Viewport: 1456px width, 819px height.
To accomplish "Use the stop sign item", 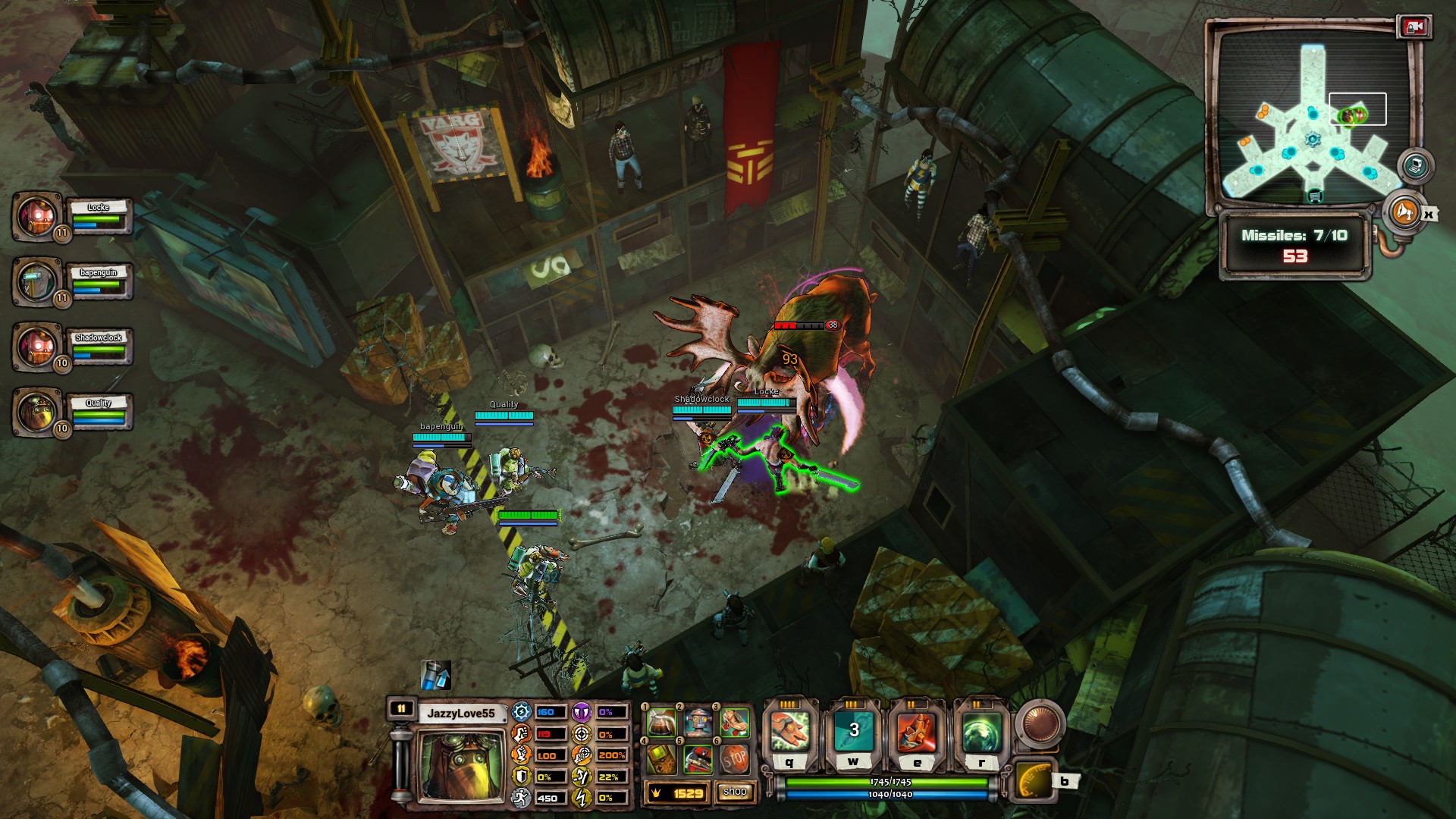I will coord(733,759).
